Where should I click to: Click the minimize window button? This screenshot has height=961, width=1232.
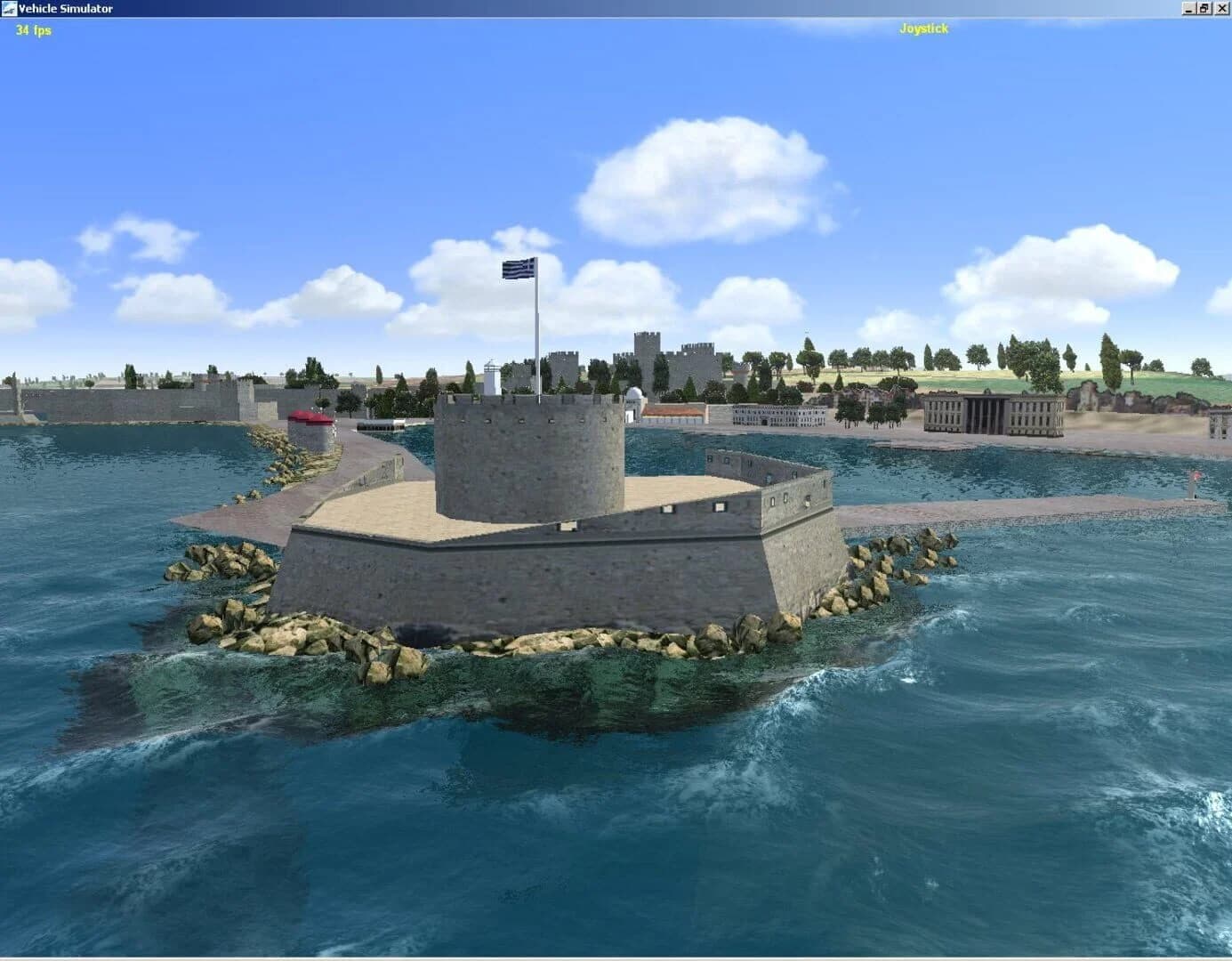1189,7
